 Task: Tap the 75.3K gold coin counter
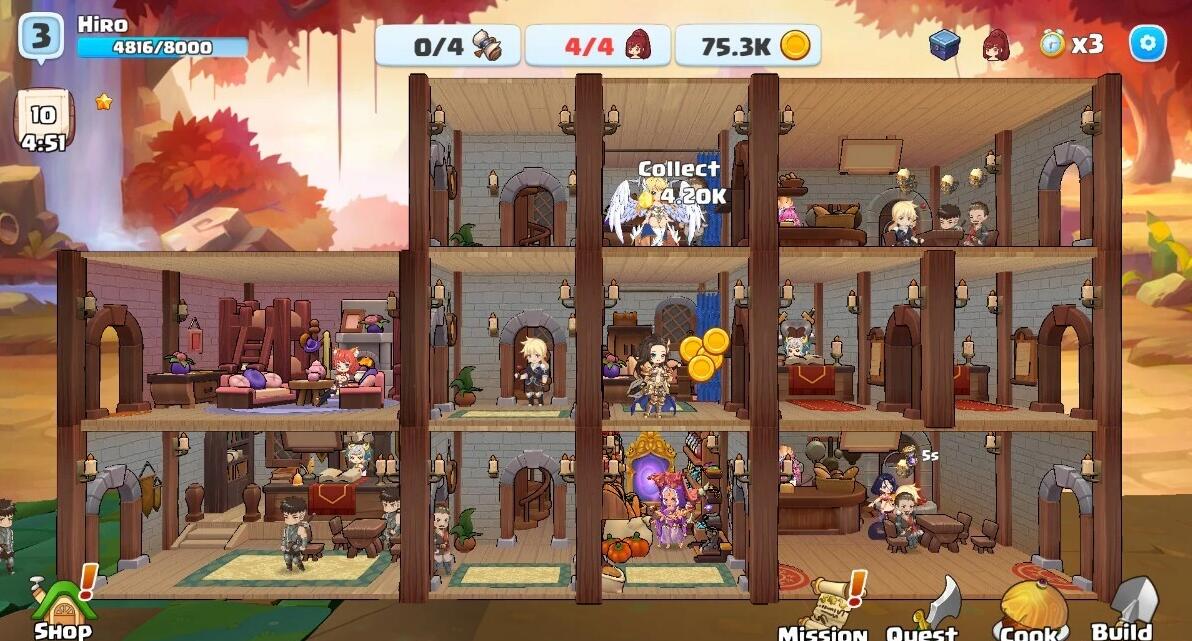coord(747,45)
